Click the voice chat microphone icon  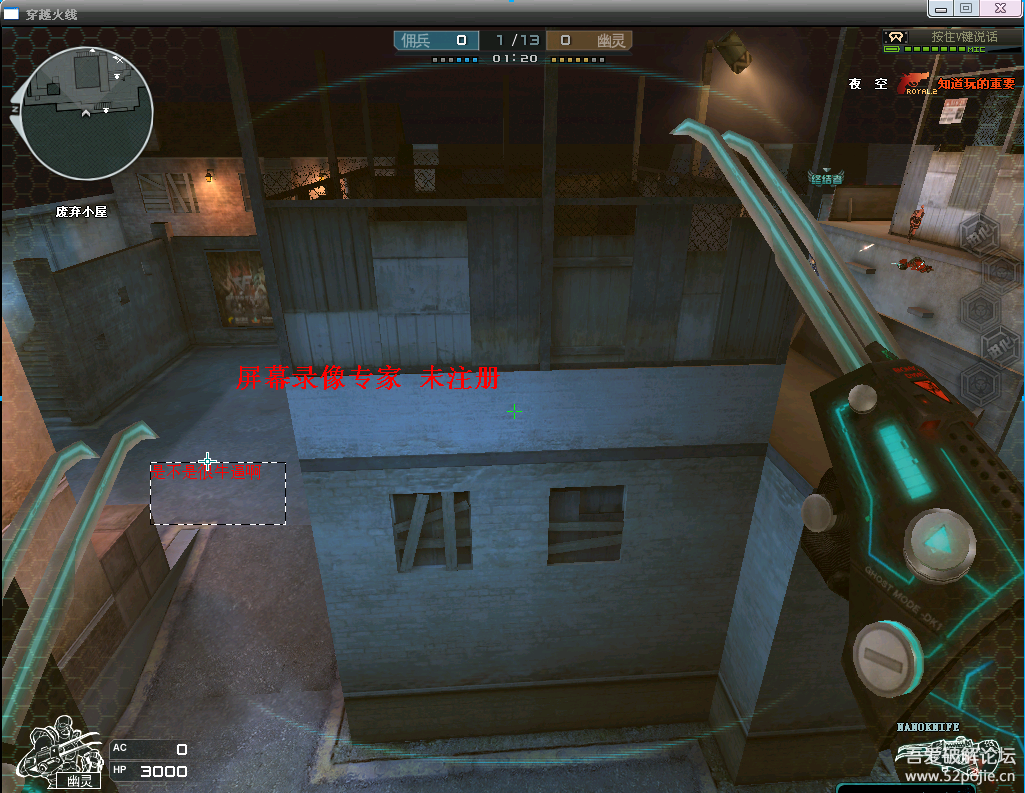[896, 37]
